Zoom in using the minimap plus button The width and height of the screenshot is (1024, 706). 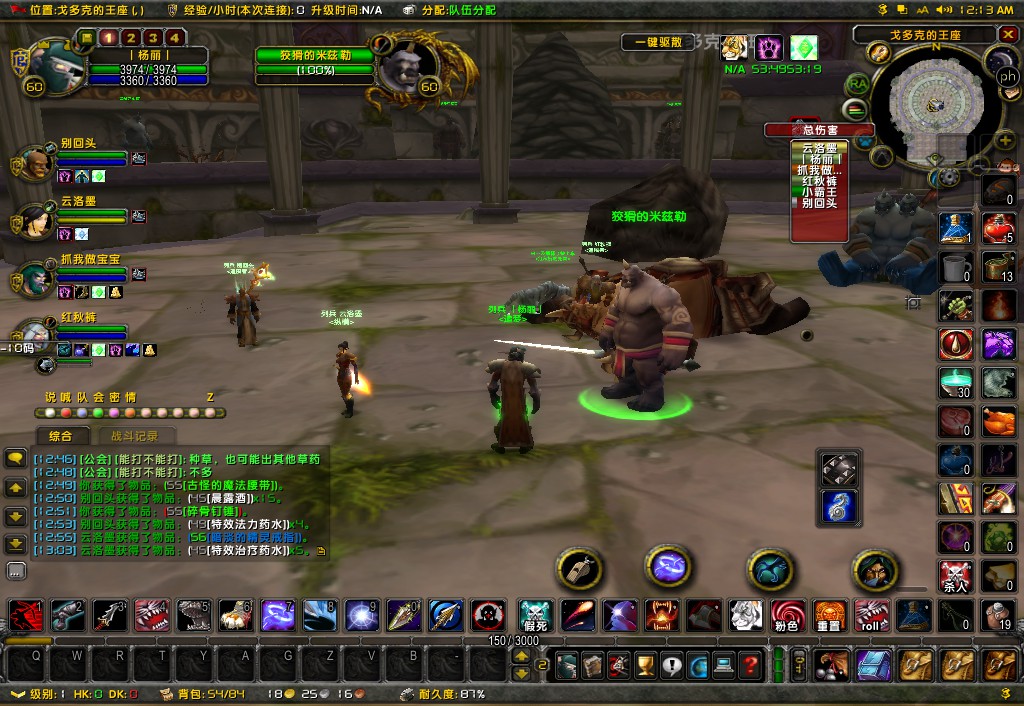click(x=1003, y=142)
